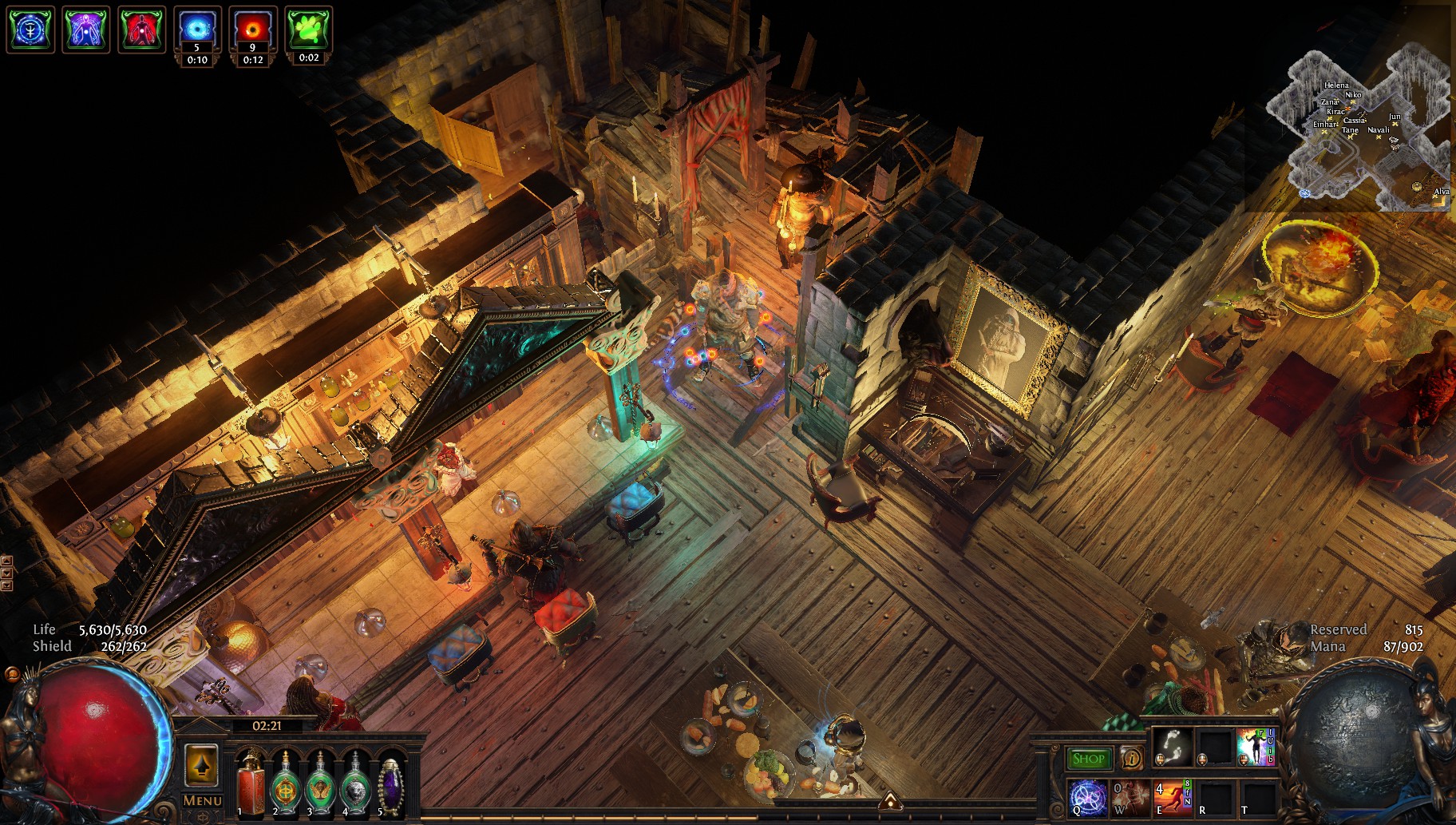Image resolution: width=1456 pixels, height=825 pixels.
Task: Use the red life flask in slot 1
Action: click(251, 784)
